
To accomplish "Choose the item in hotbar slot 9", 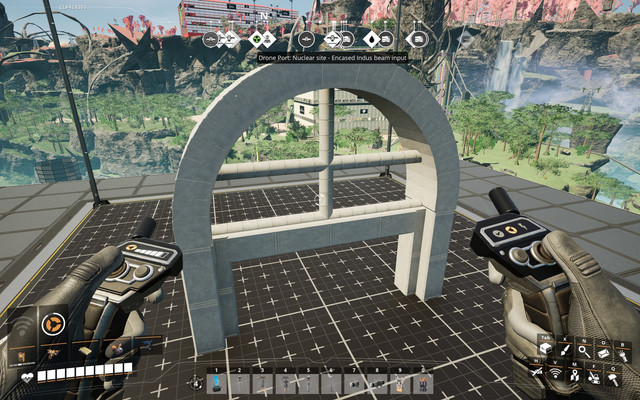I will pos(399,383).
